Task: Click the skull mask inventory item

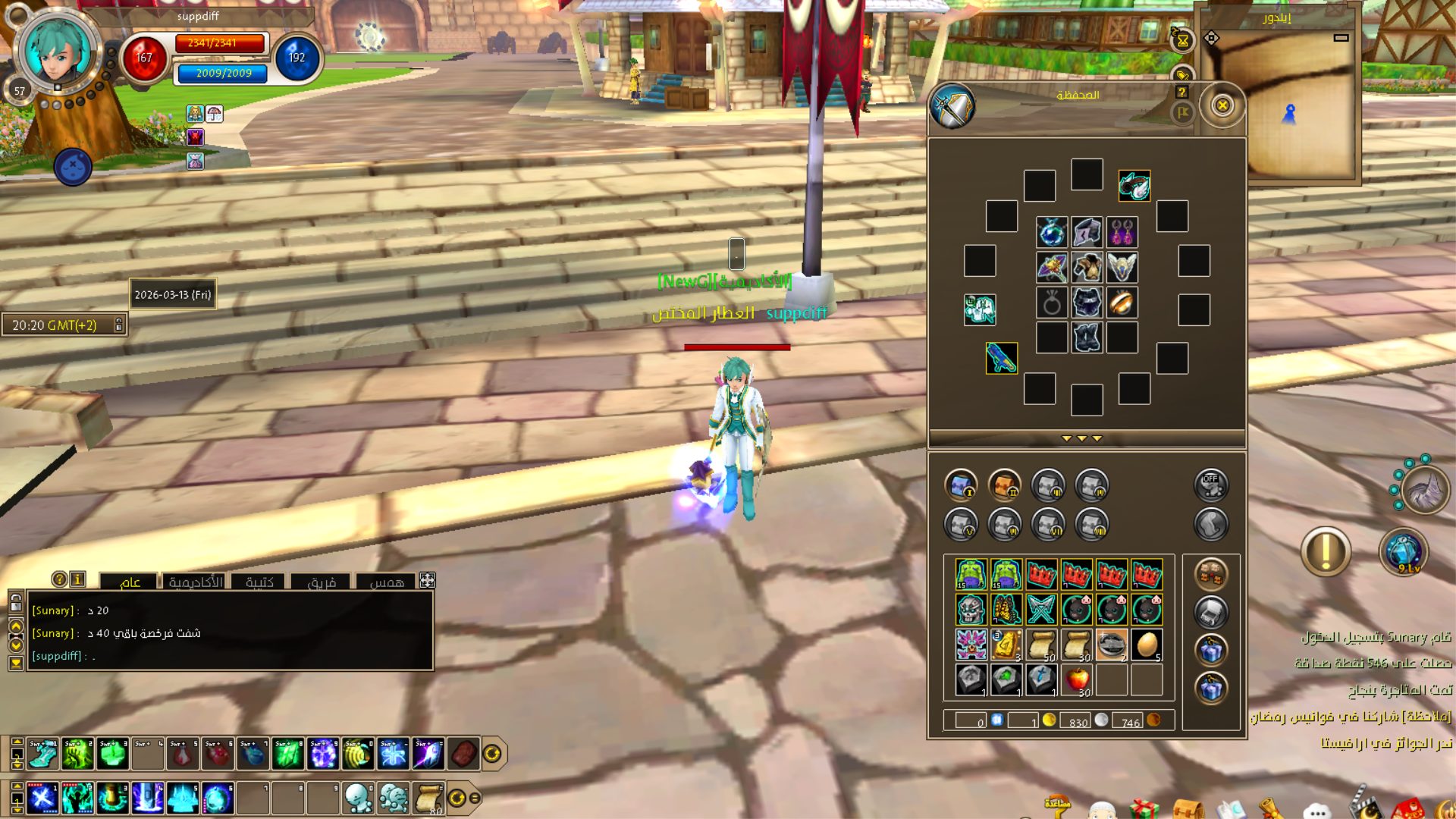Action: pyautogui.click(x=971, y=609)
